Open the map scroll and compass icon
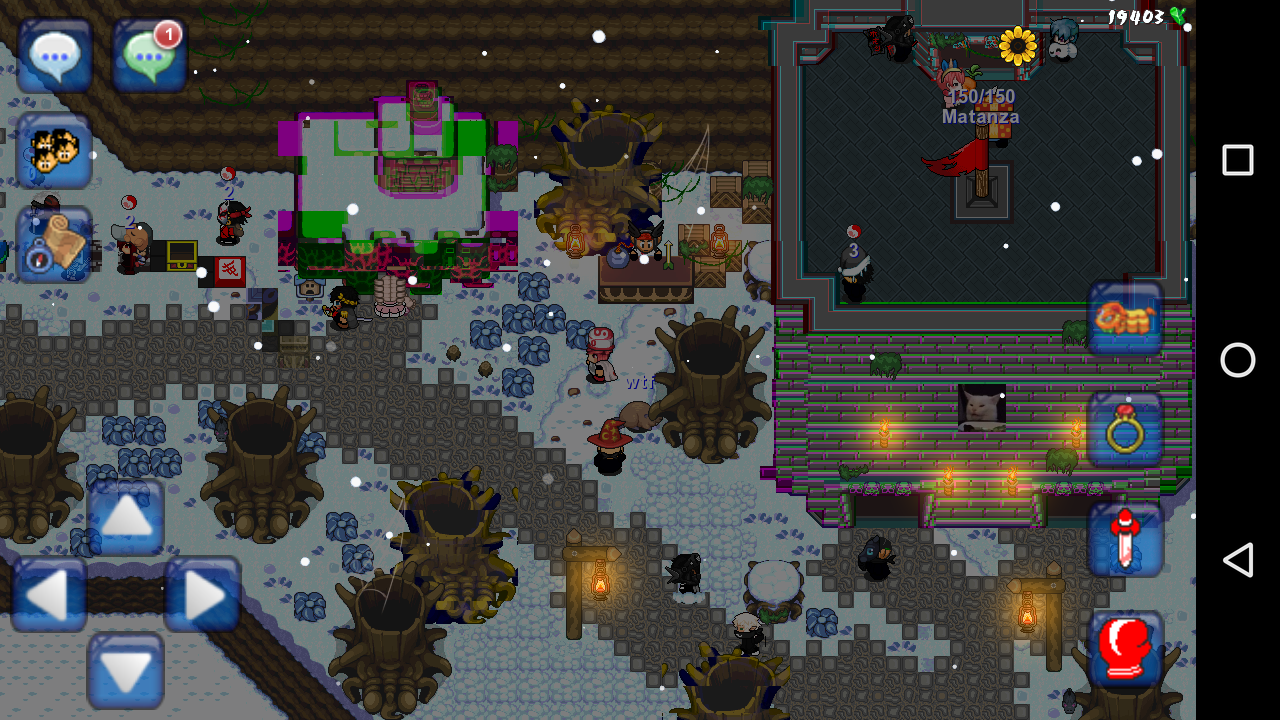Viewport: 1280px width, 720px height. [x=55, y=245]
